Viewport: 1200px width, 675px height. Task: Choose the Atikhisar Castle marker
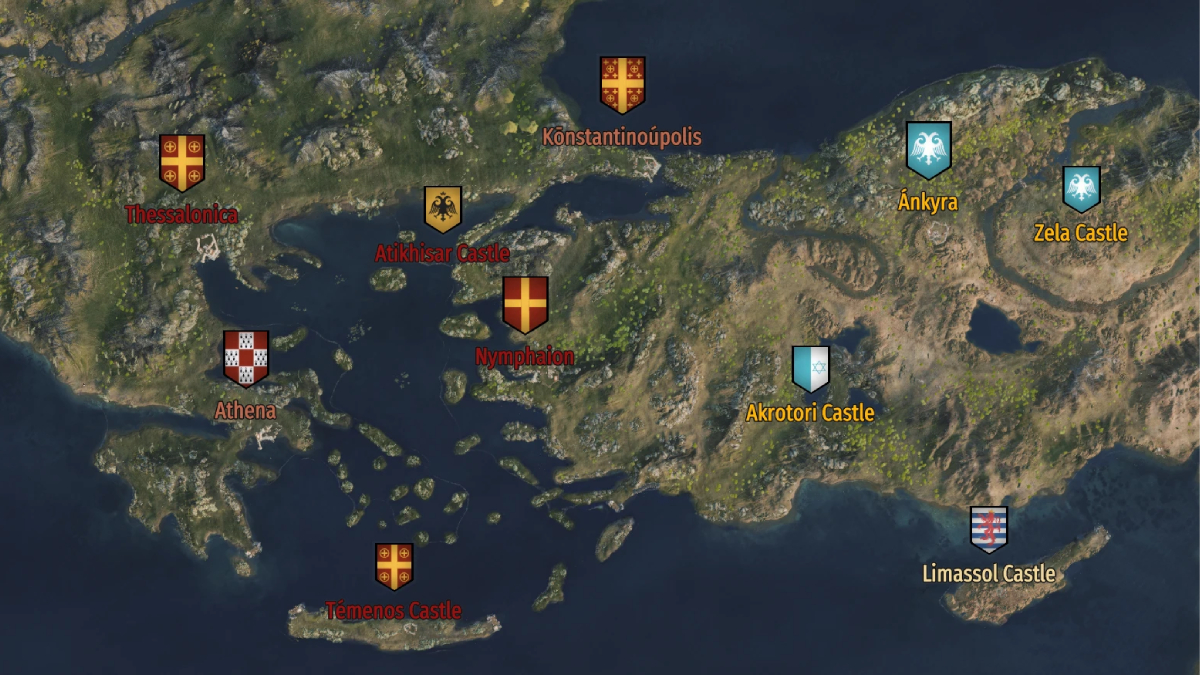pyautogui.click(x=442, y=209)
